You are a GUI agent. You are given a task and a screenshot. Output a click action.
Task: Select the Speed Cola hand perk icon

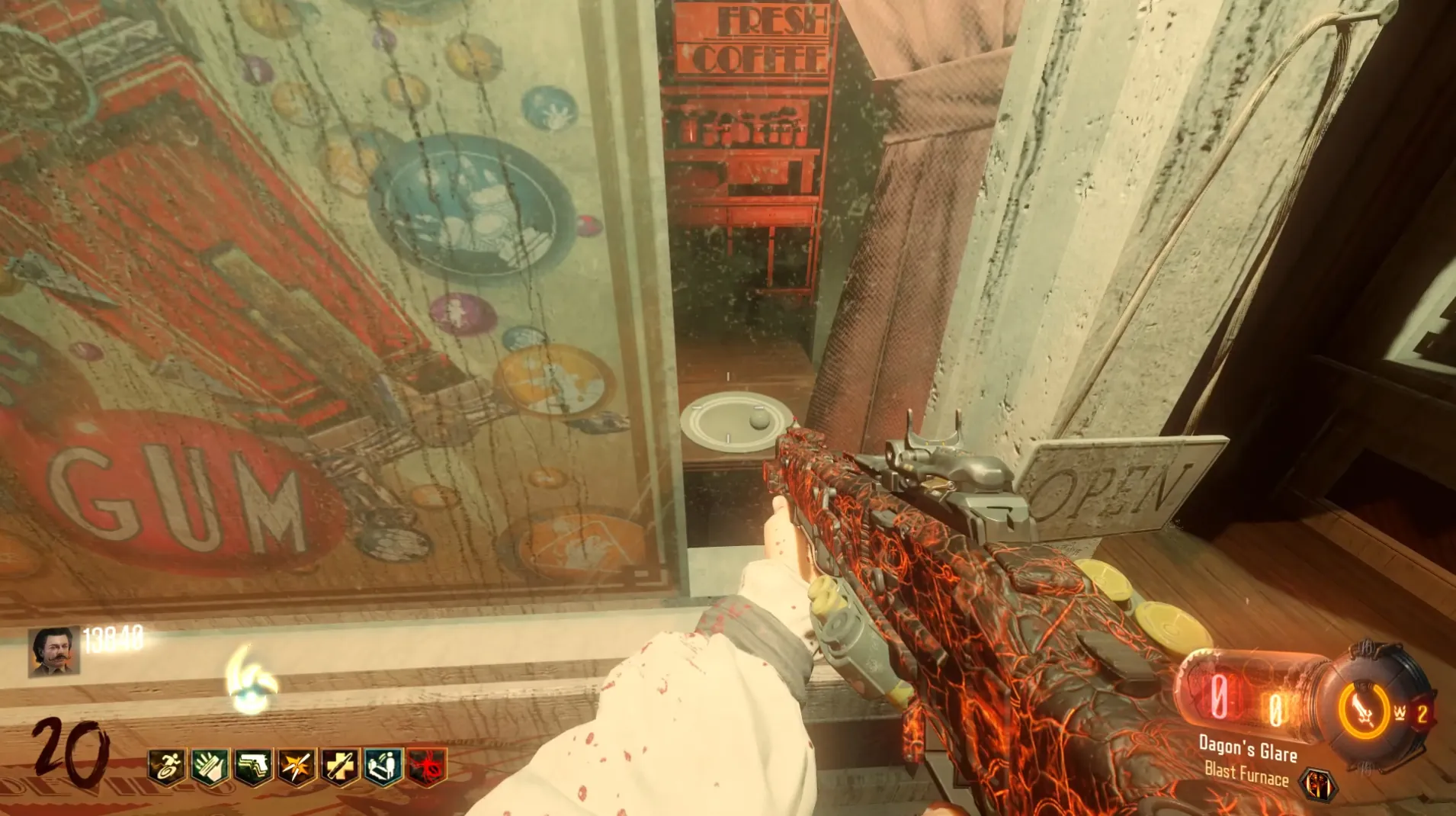pyautogui.click(x=210, y=766)
